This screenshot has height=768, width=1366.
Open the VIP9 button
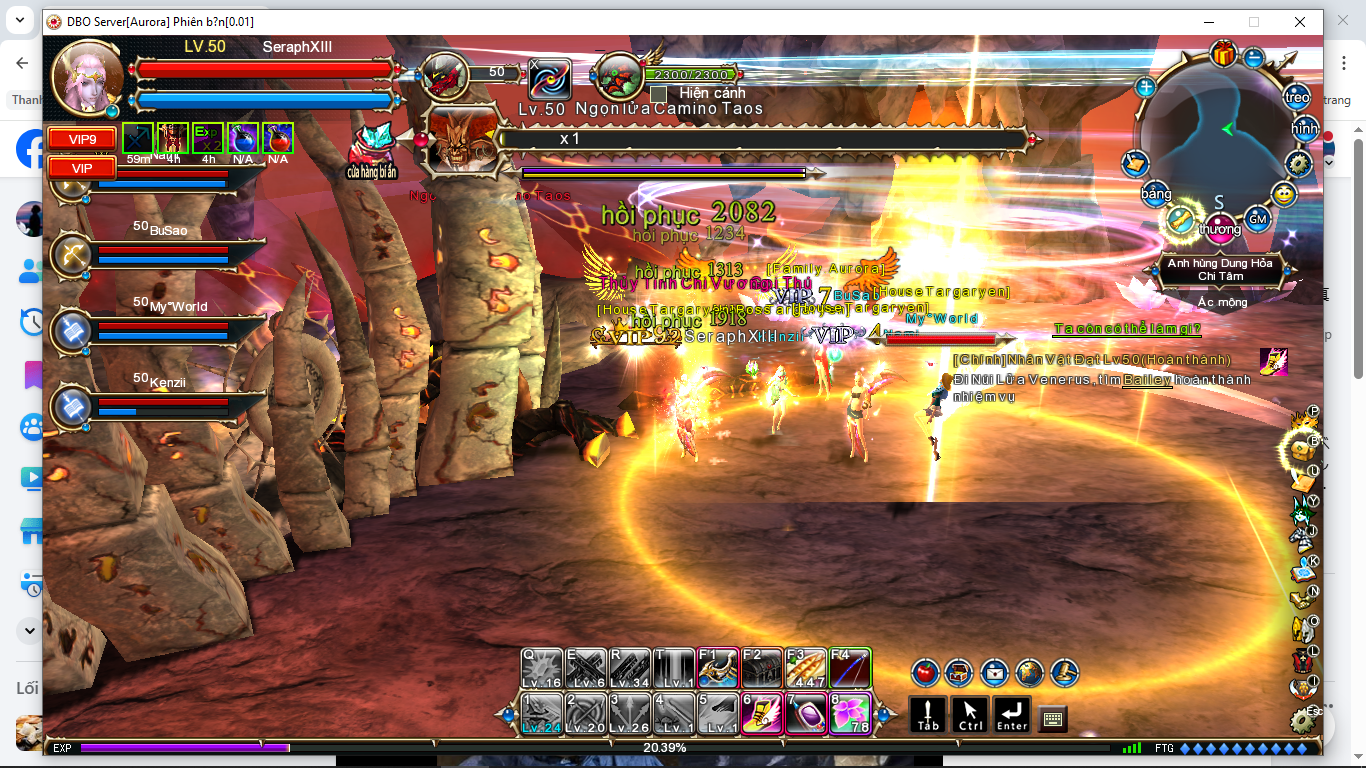pyautogui.click(x=82, y=139)
